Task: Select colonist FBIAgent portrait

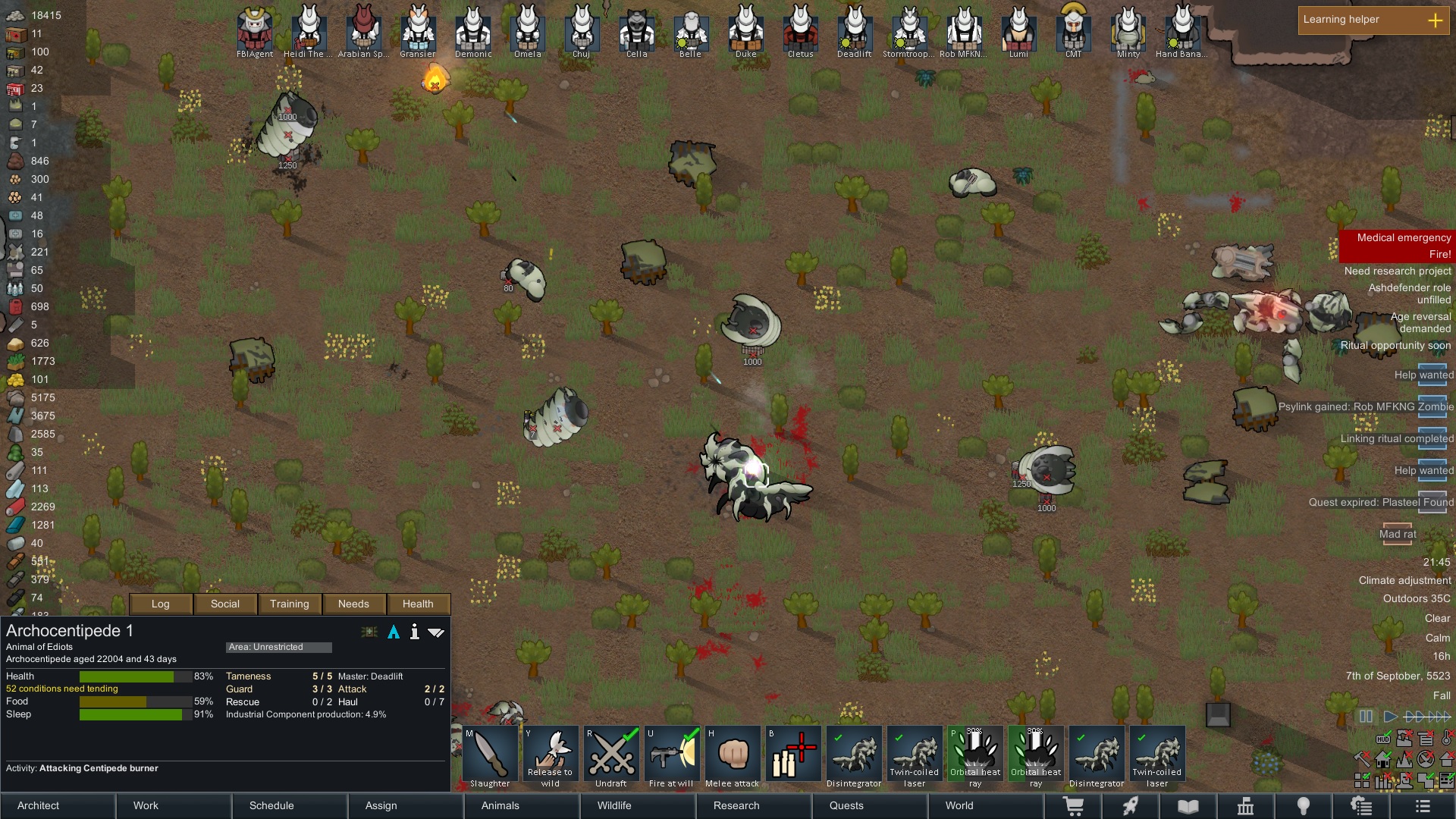Action: [255, 30]
